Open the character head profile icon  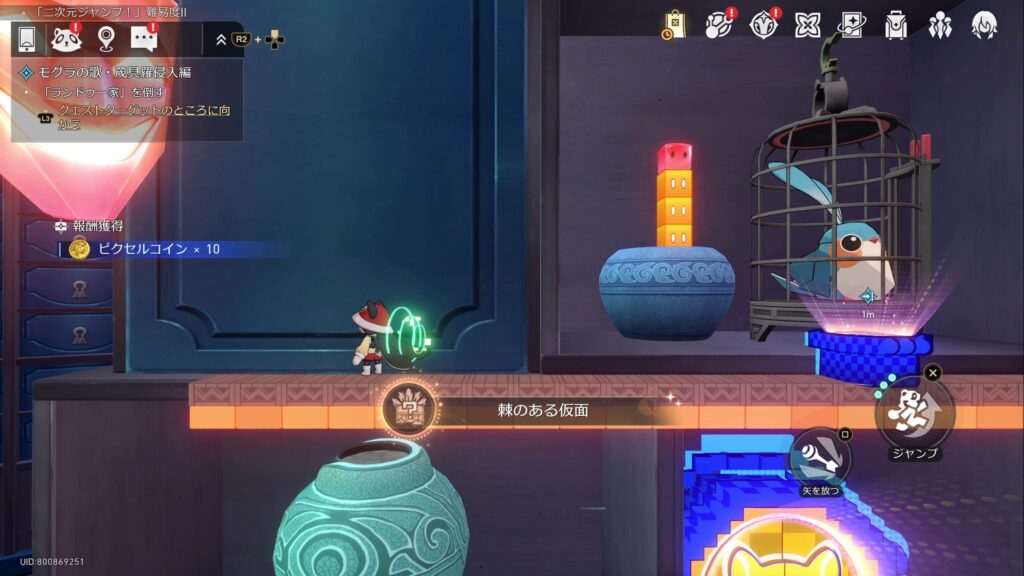pyautogui.click(x=984, y=25)
